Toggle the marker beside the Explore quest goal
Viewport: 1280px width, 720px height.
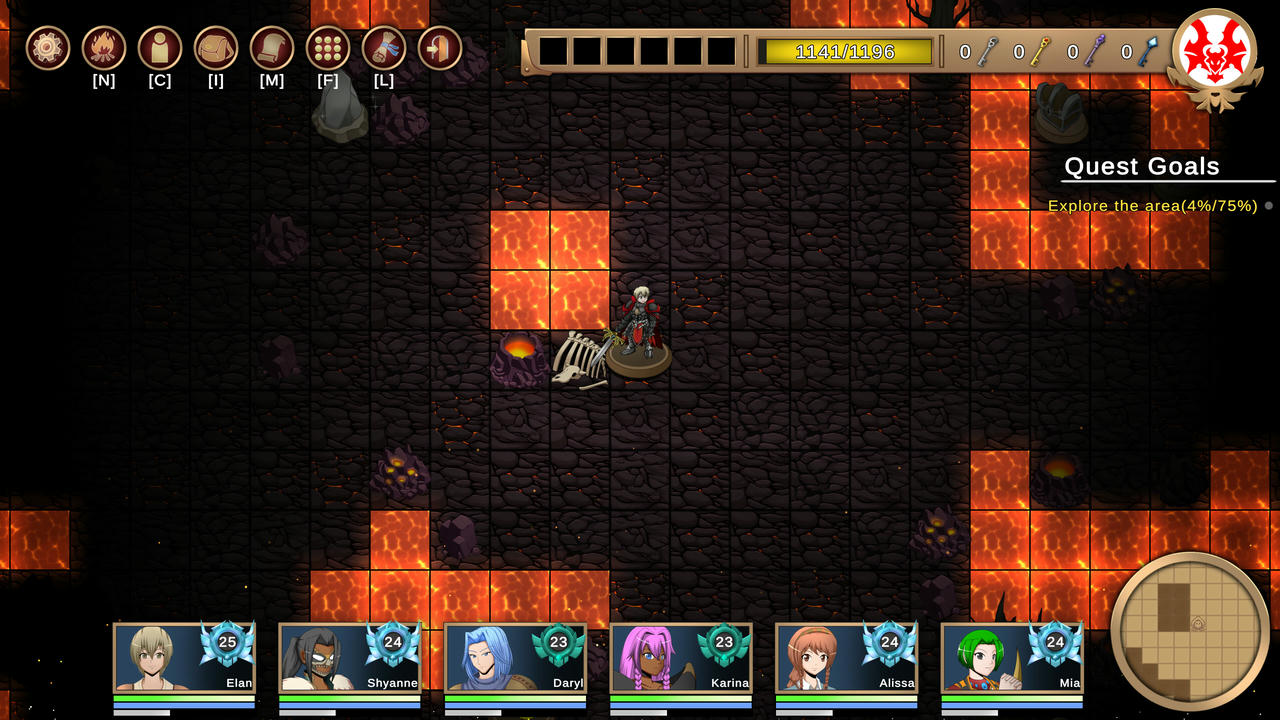[1267, 205]
